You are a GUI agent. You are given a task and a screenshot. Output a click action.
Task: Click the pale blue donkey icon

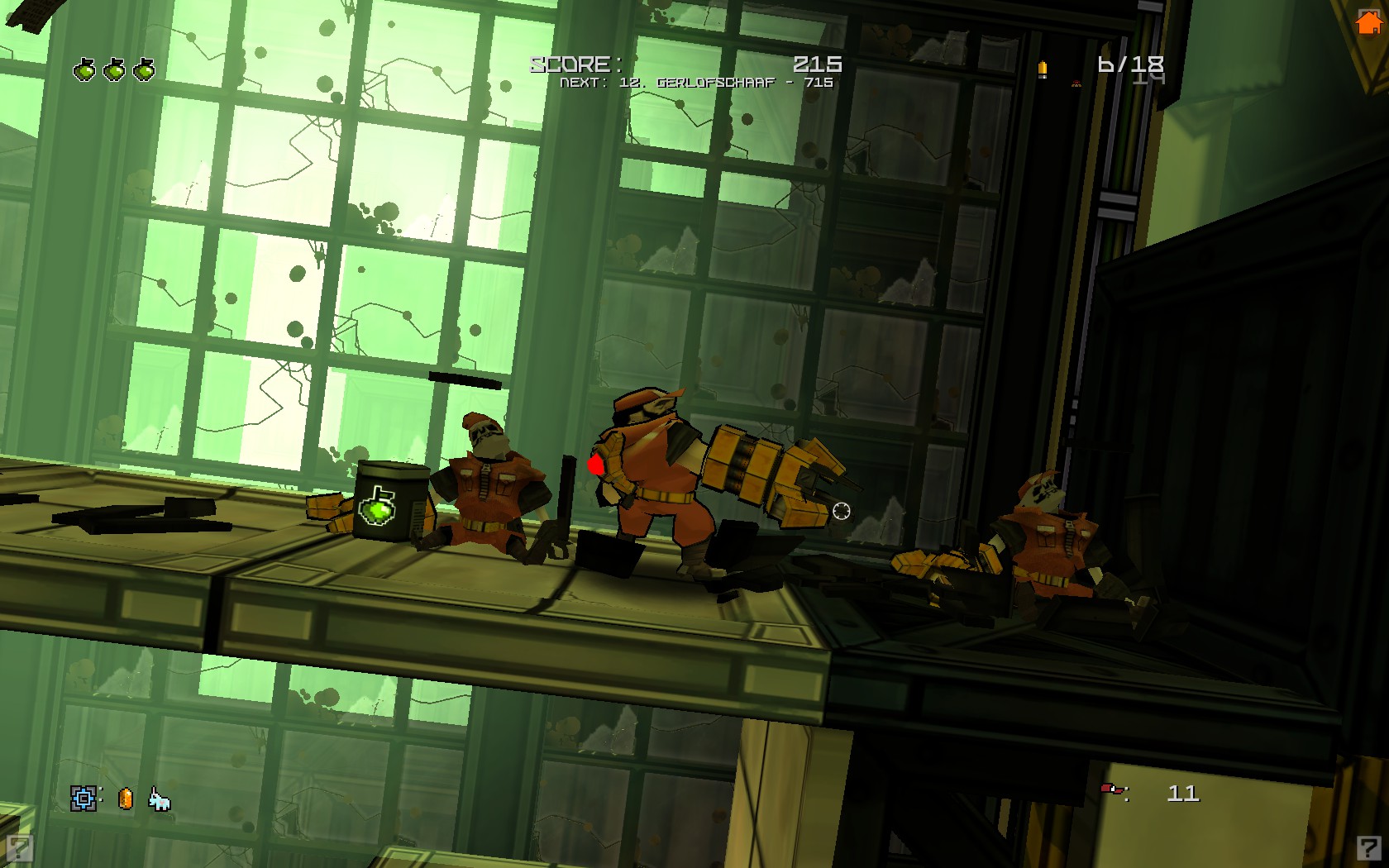pos(160,799)
